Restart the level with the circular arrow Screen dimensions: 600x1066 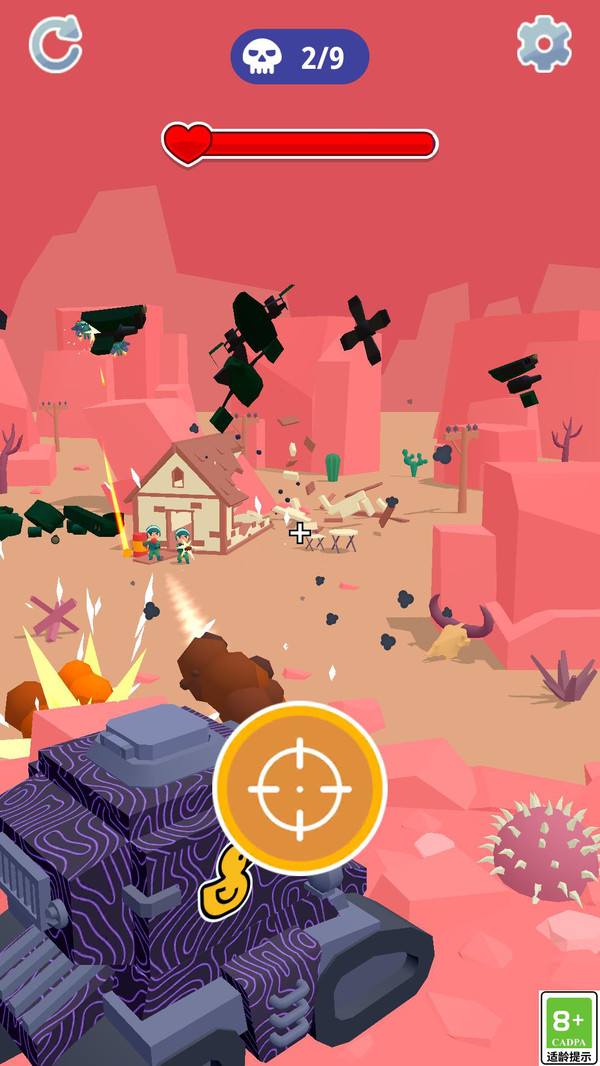[x=55, y=44]
